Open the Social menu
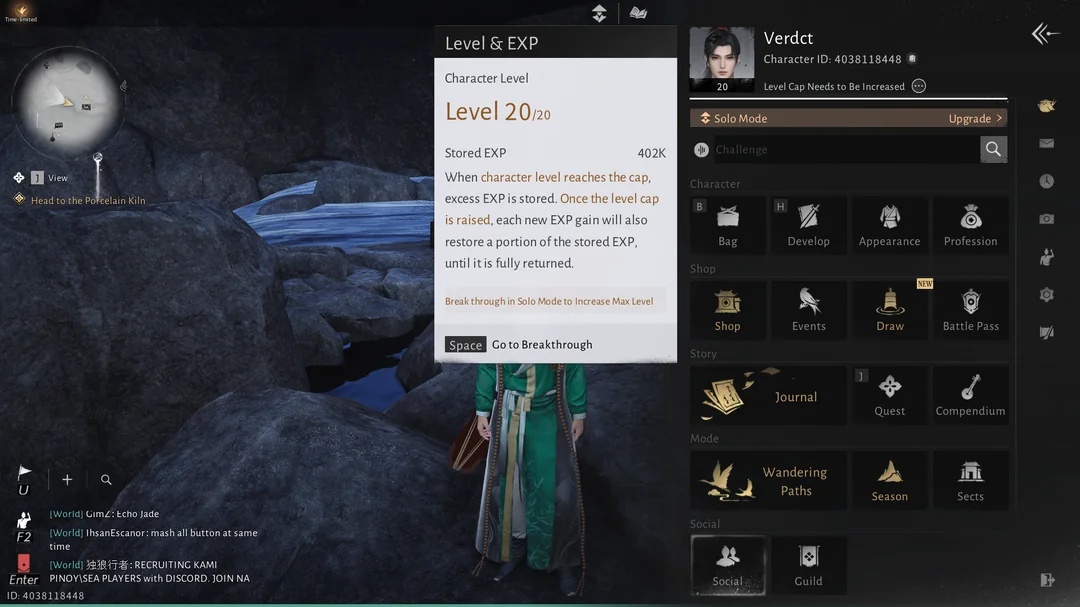 point(728,565)
